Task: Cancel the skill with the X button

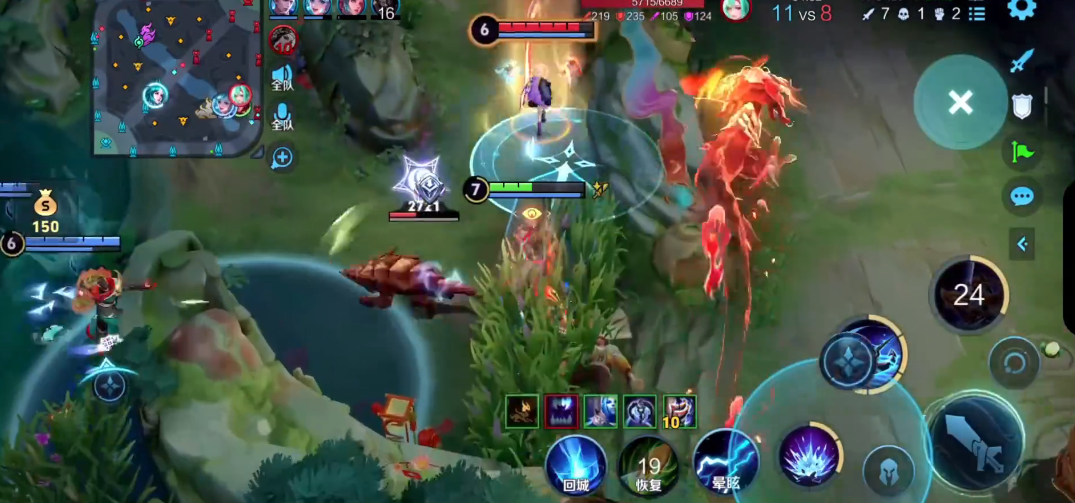Action: pos(960,102)
